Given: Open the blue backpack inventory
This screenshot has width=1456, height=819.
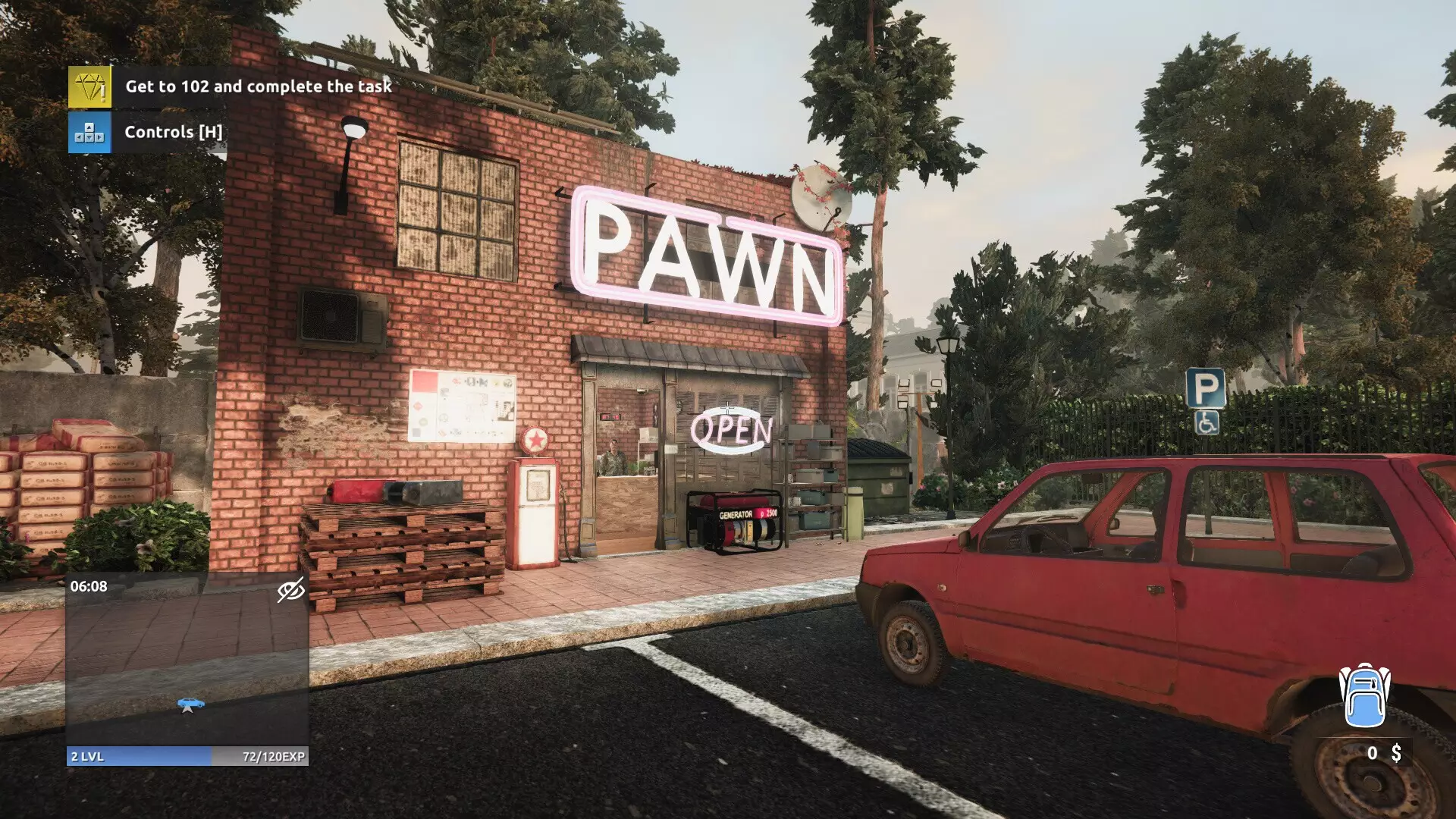Looking at the screenshot, I should click(x=1364, y=696).
